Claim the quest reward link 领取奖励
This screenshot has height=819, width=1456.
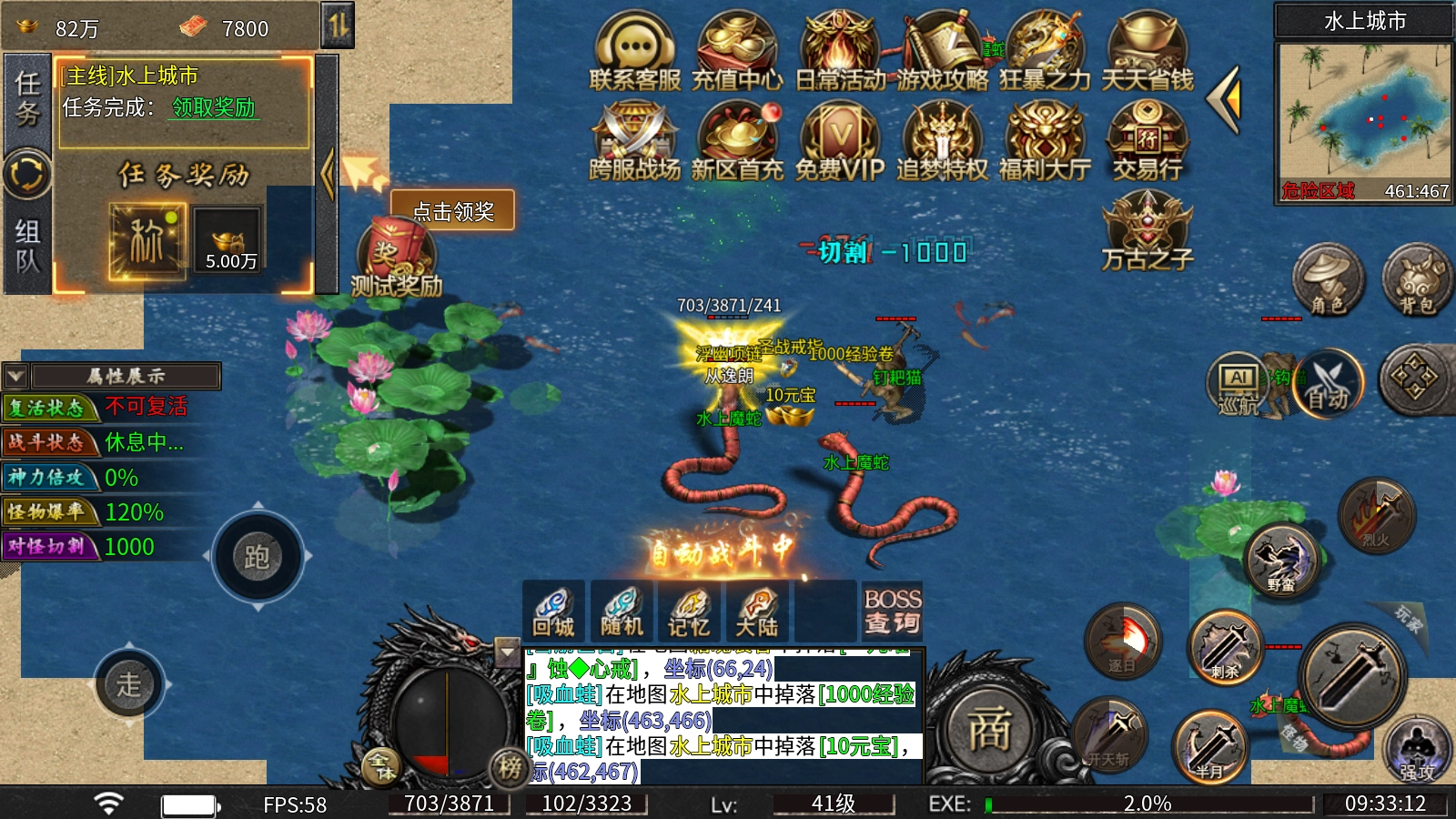pyautogui.click(x=214, y=107)
